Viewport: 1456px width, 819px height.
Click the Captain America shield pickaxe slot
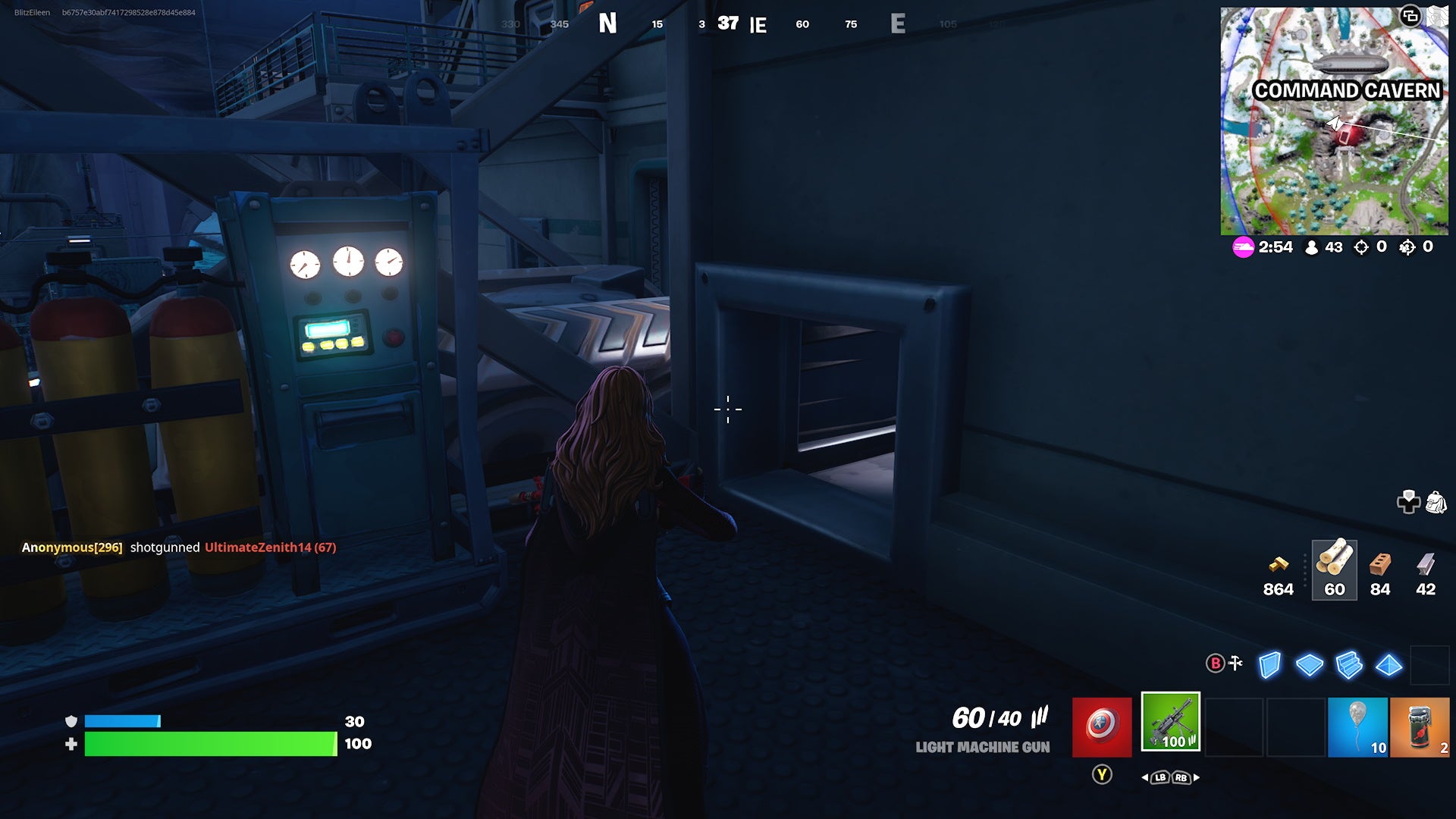[1102, 726]
